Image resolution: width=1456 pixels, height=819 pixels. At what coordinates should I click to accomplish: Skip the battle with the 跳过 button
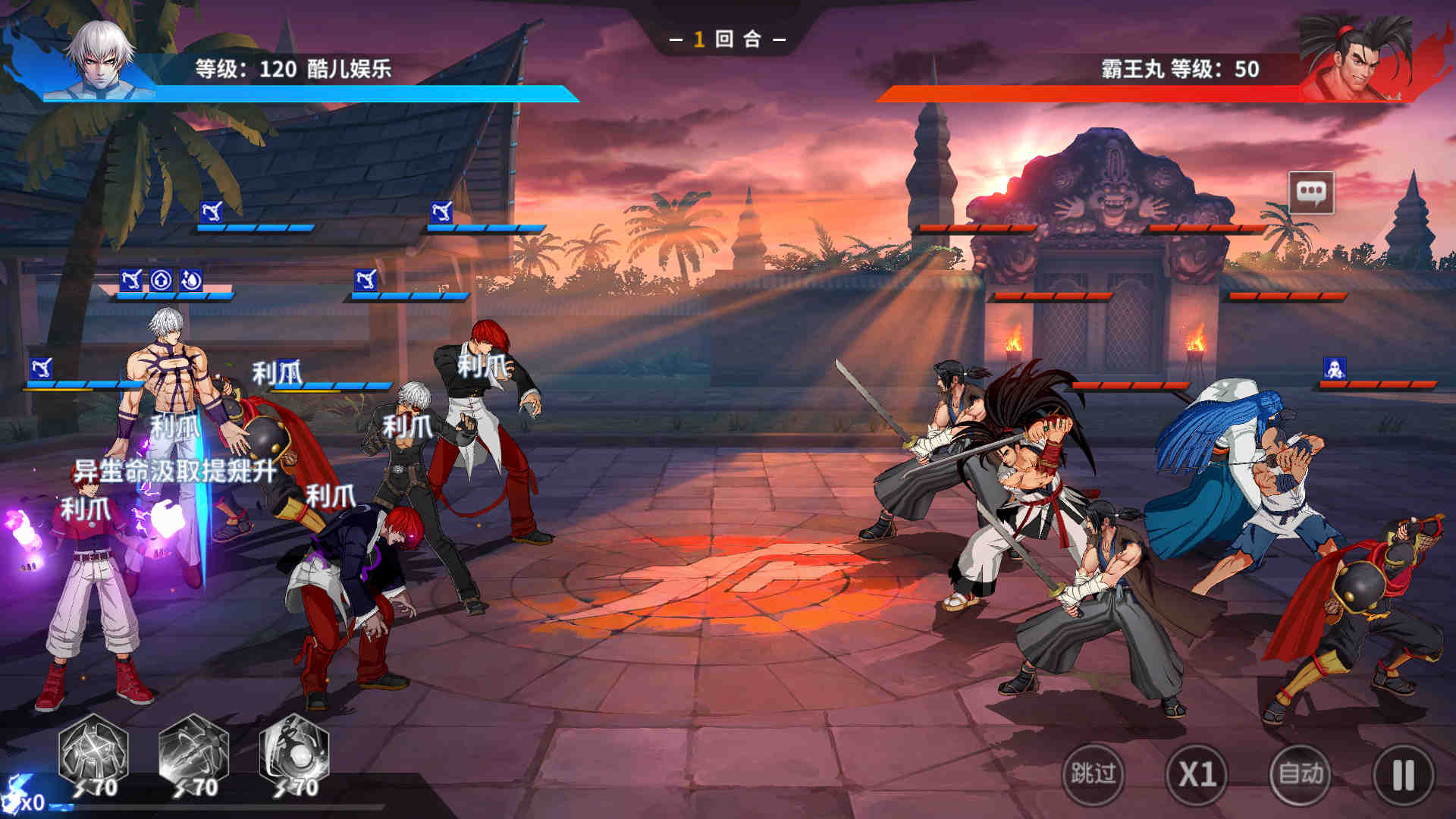(1093, 774)
